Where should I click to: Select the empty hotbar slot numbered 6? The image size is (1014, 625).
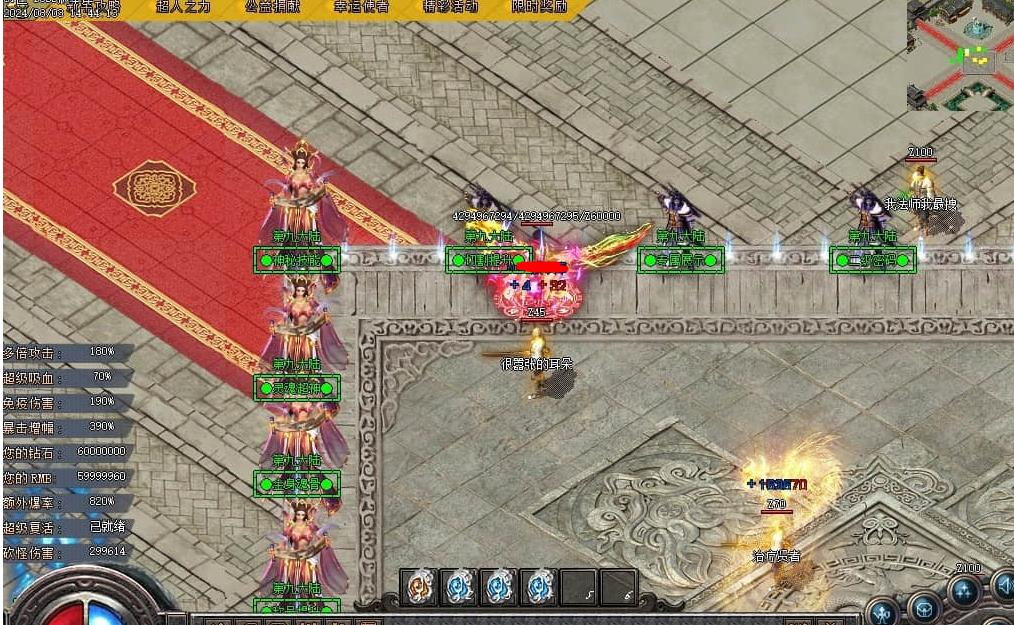coord(619,587)
